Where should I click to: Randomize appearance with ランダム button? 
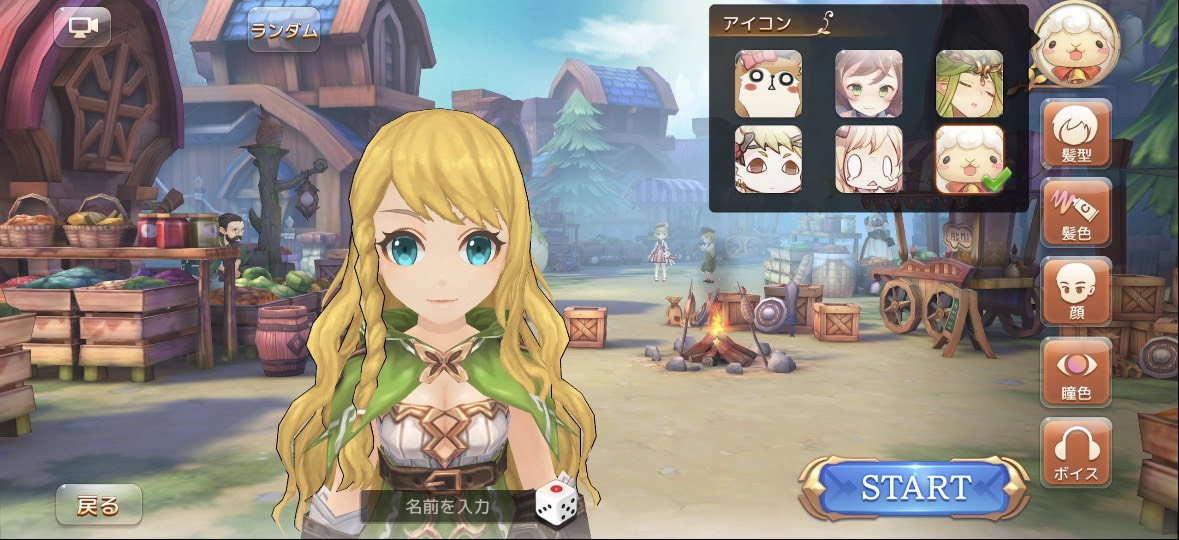tap(284, 30)
